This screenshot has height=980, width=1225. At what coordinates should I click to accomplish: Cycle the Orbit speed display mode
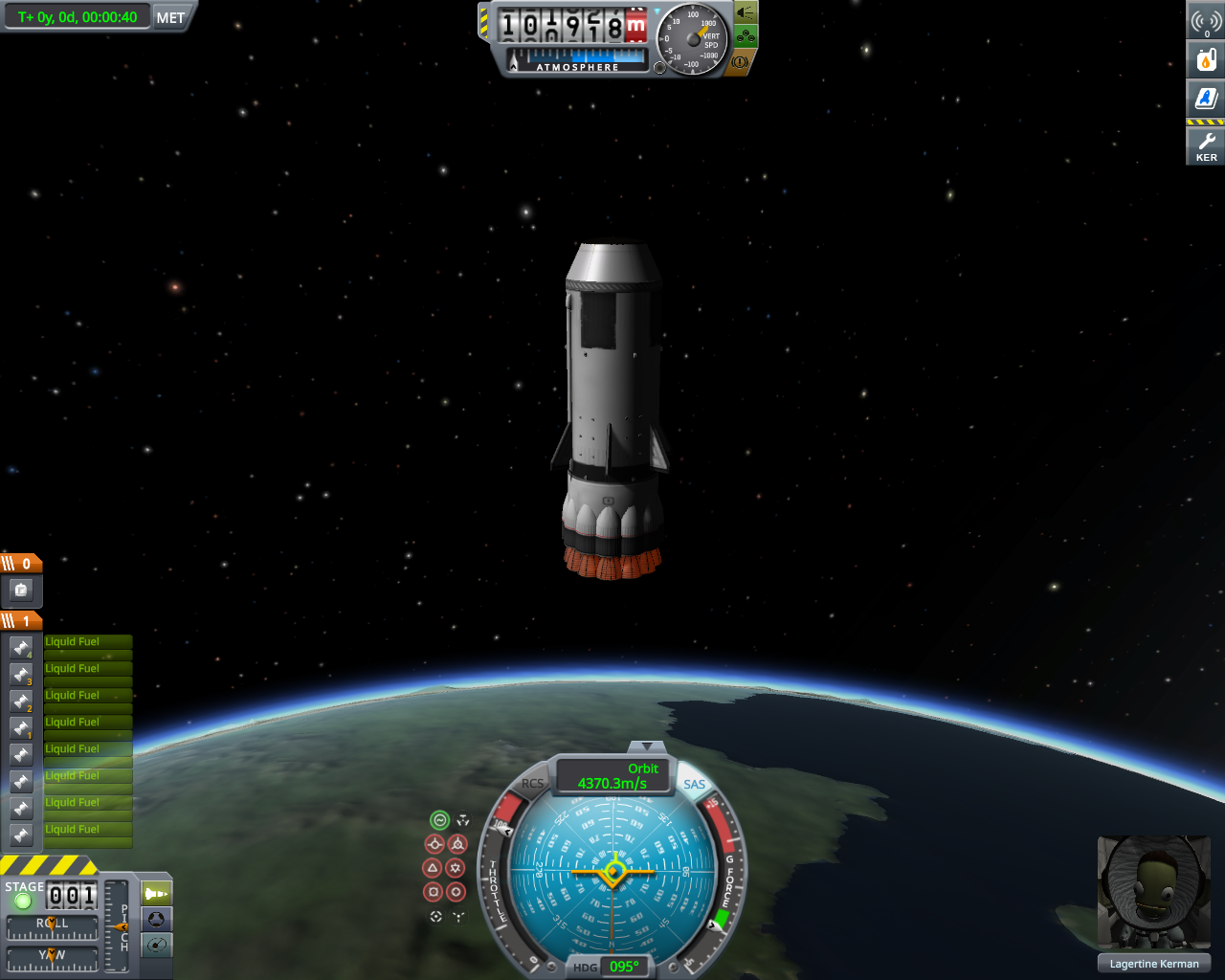(x=613, y=776)
